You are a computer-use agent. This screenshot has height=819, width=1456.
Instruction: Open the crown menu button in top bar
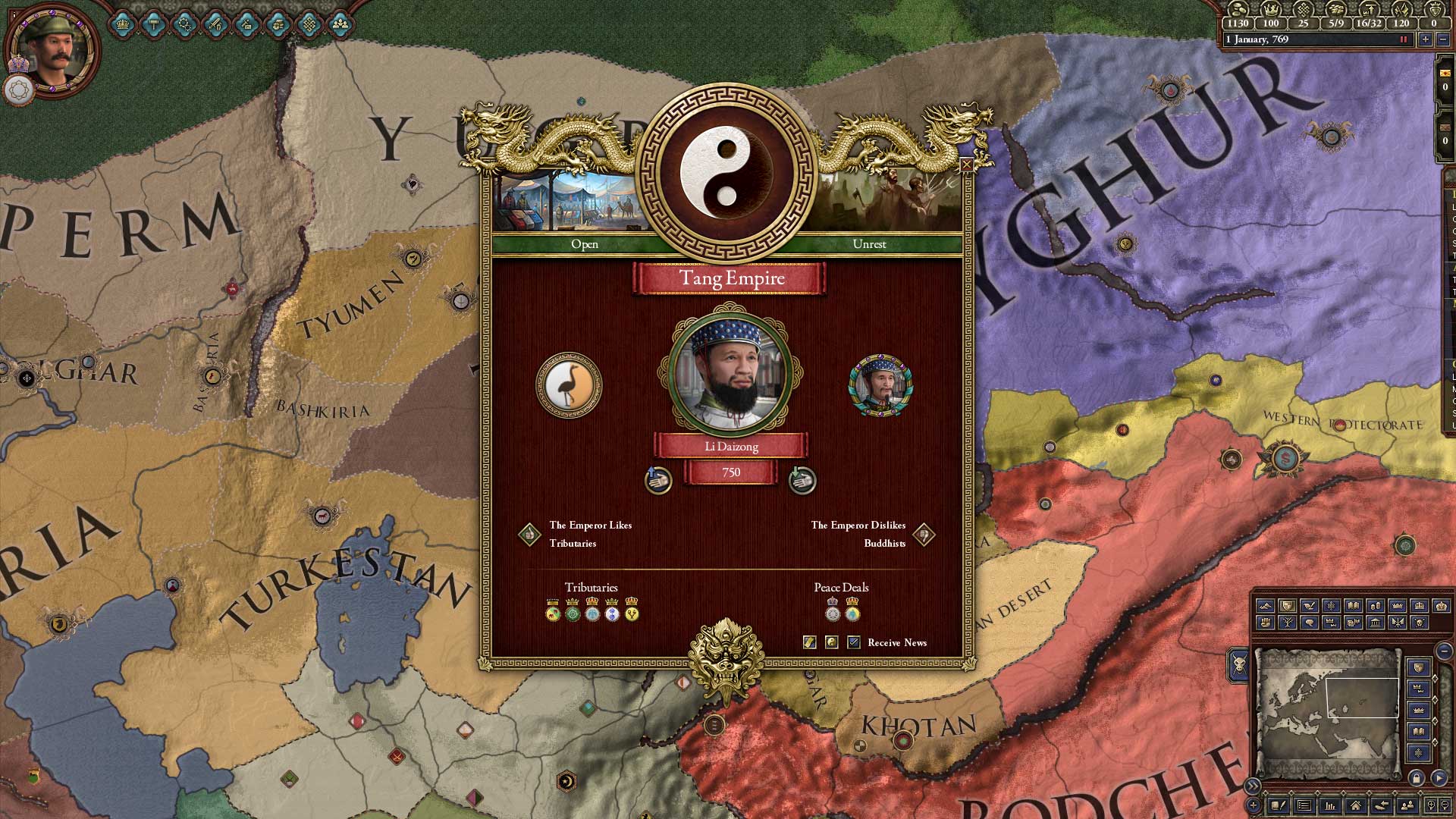(x=122, y=25)
